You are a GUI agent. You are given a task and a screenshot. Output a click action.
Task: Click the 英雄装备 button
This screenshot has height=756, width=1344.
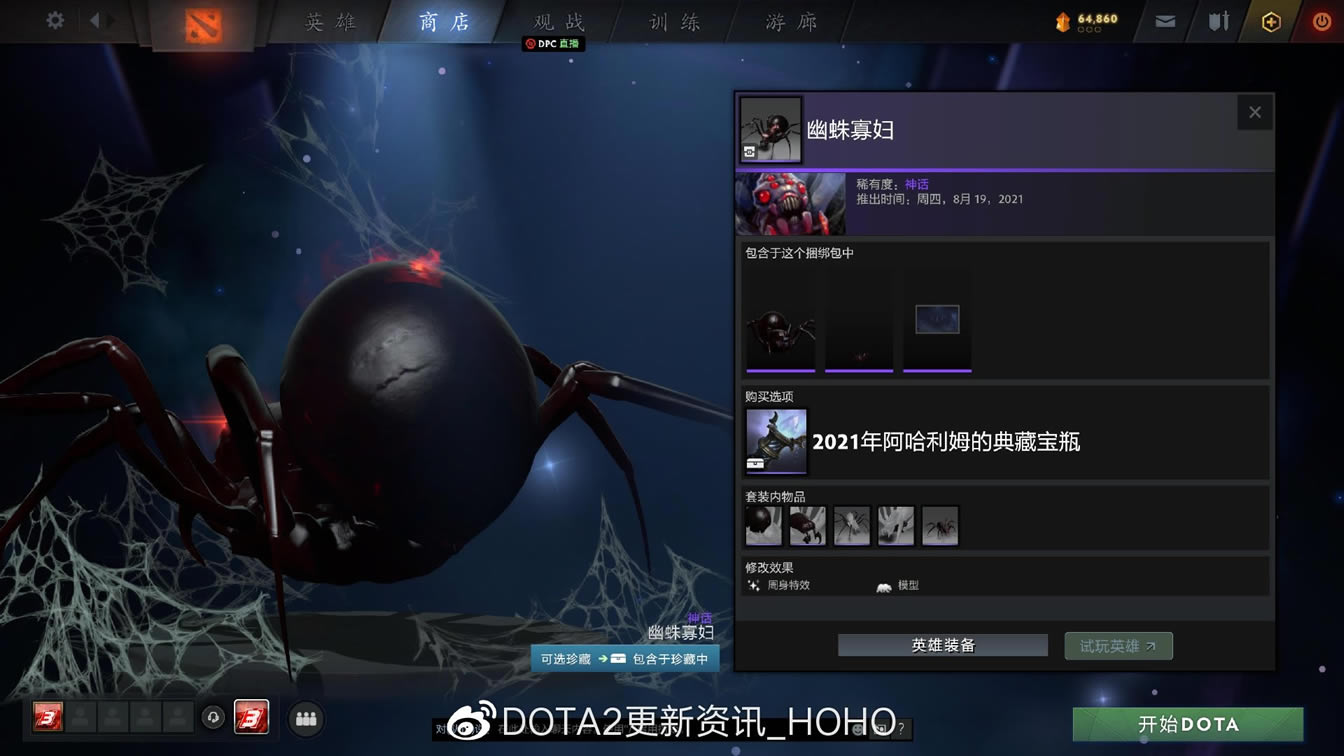941,645
